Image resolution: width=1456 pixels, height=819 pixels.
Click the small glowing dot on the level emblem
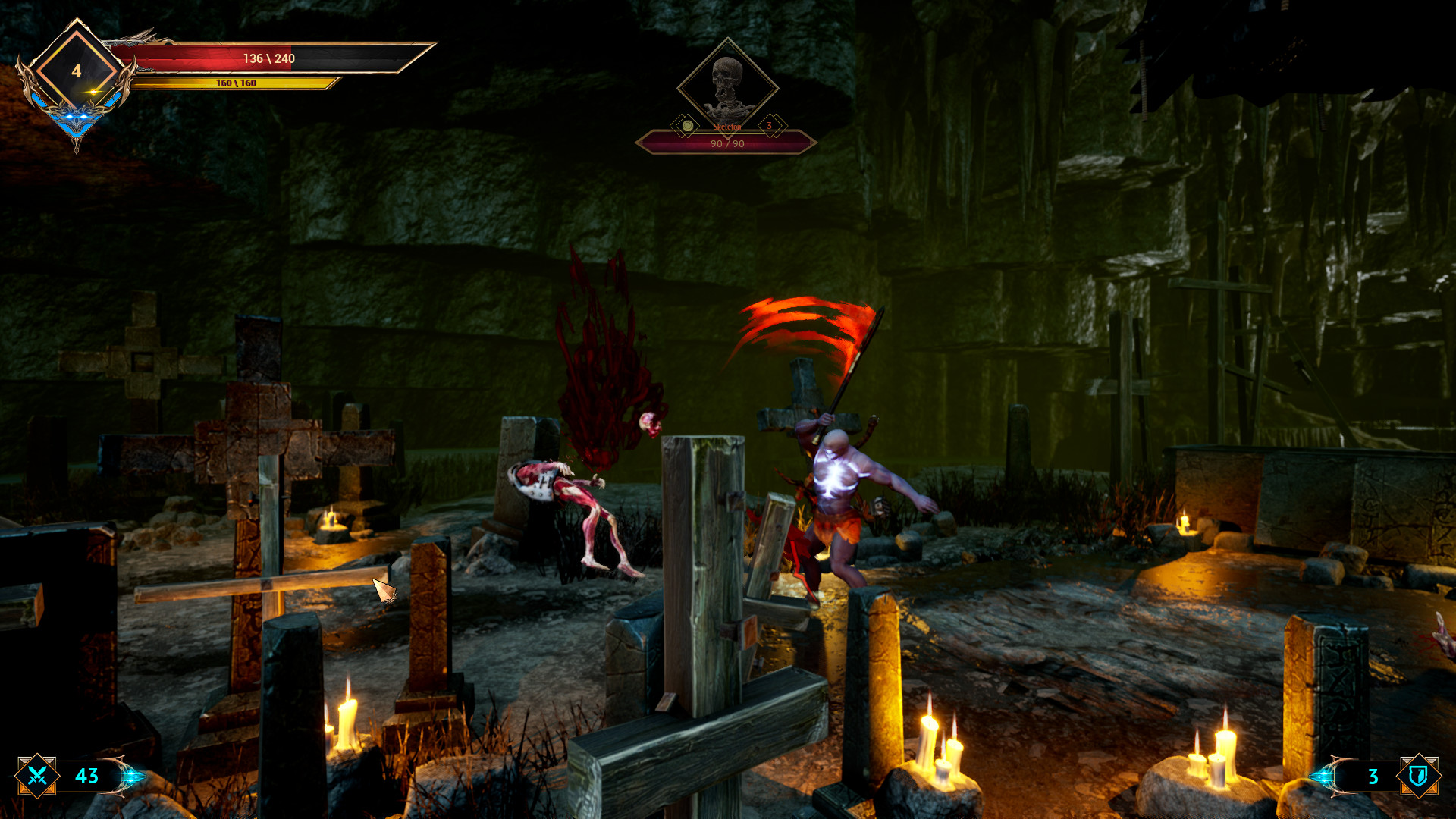(93, 91)
